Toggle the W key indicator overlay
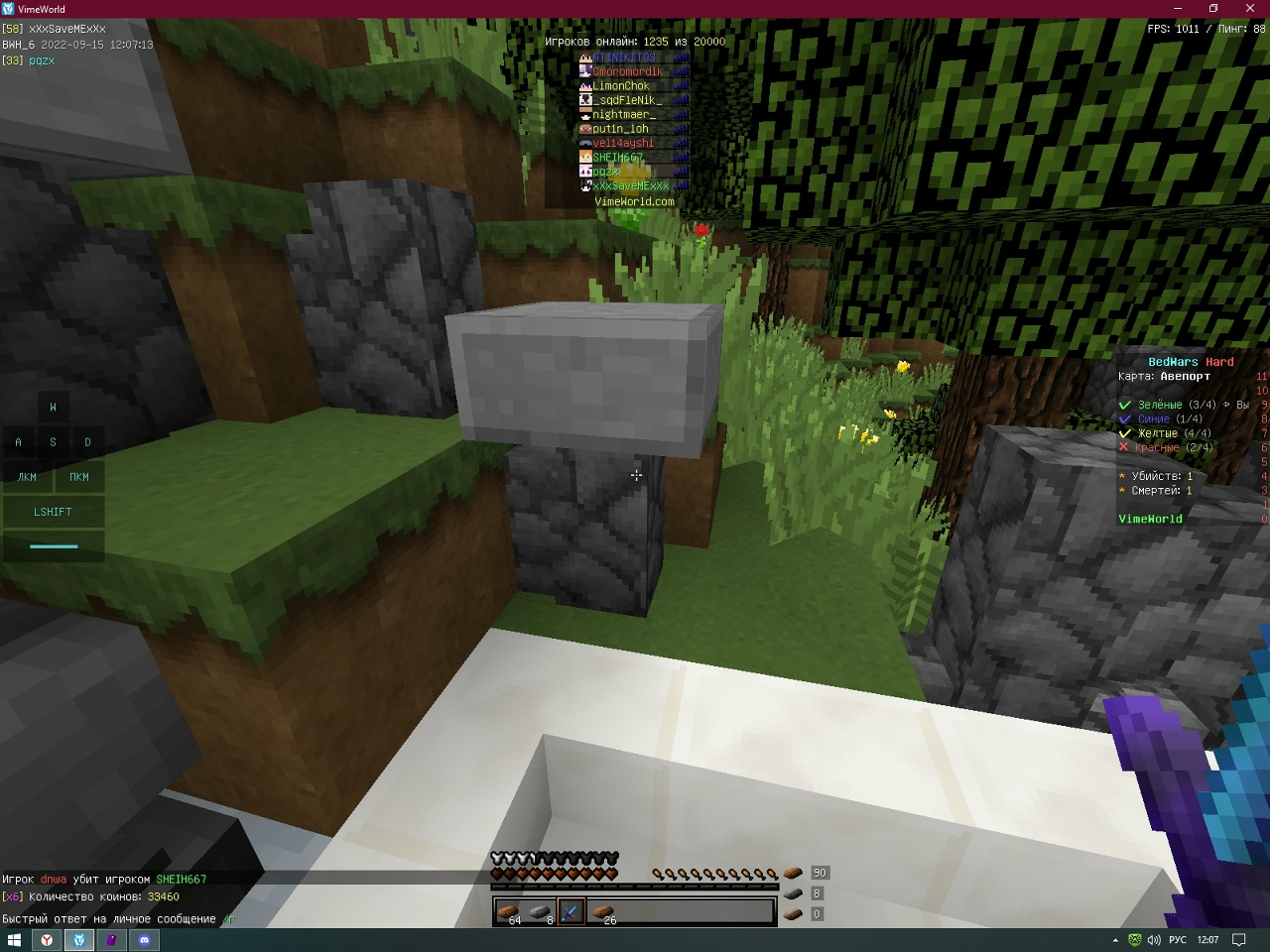 [53, 407]
